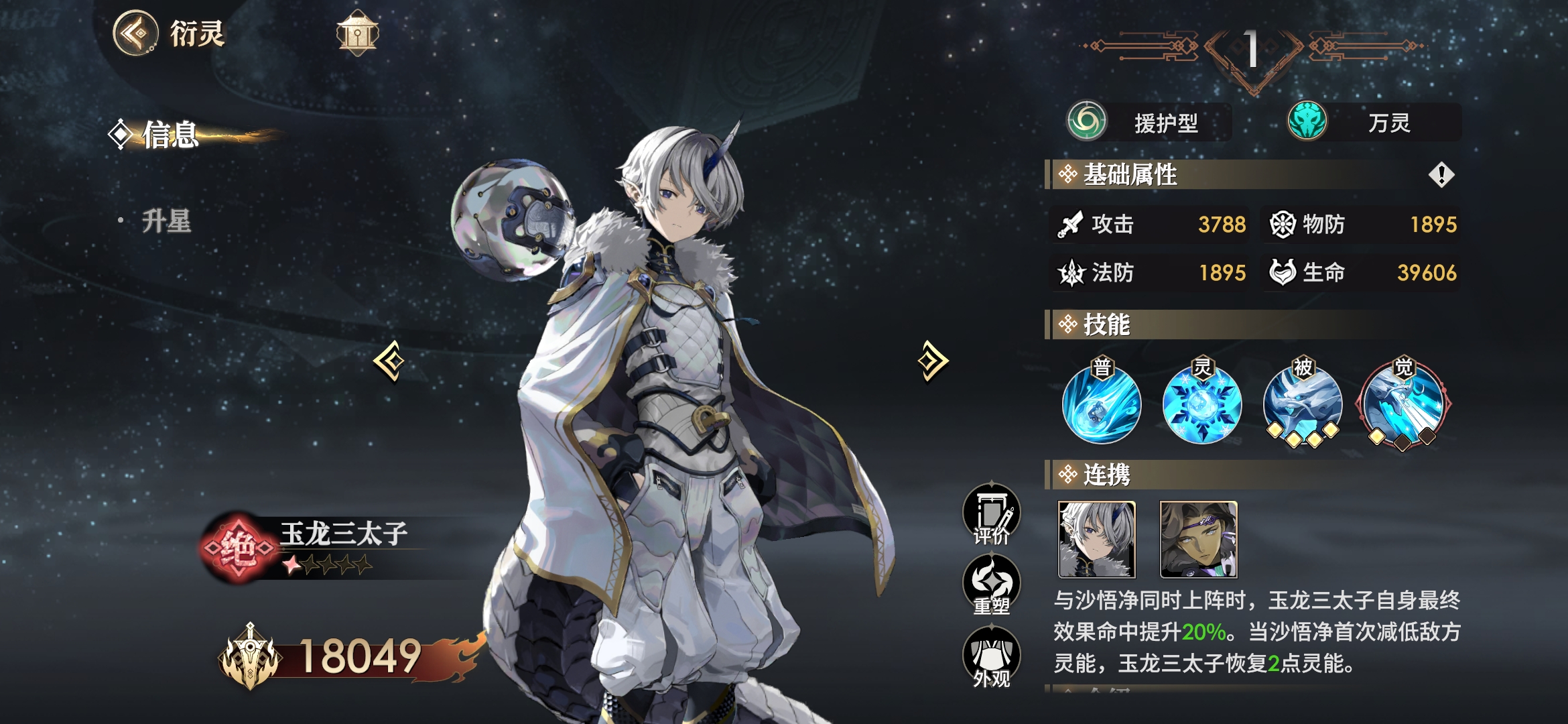Open the 评价 review button

pyautogui.click(x=992, y=514)
